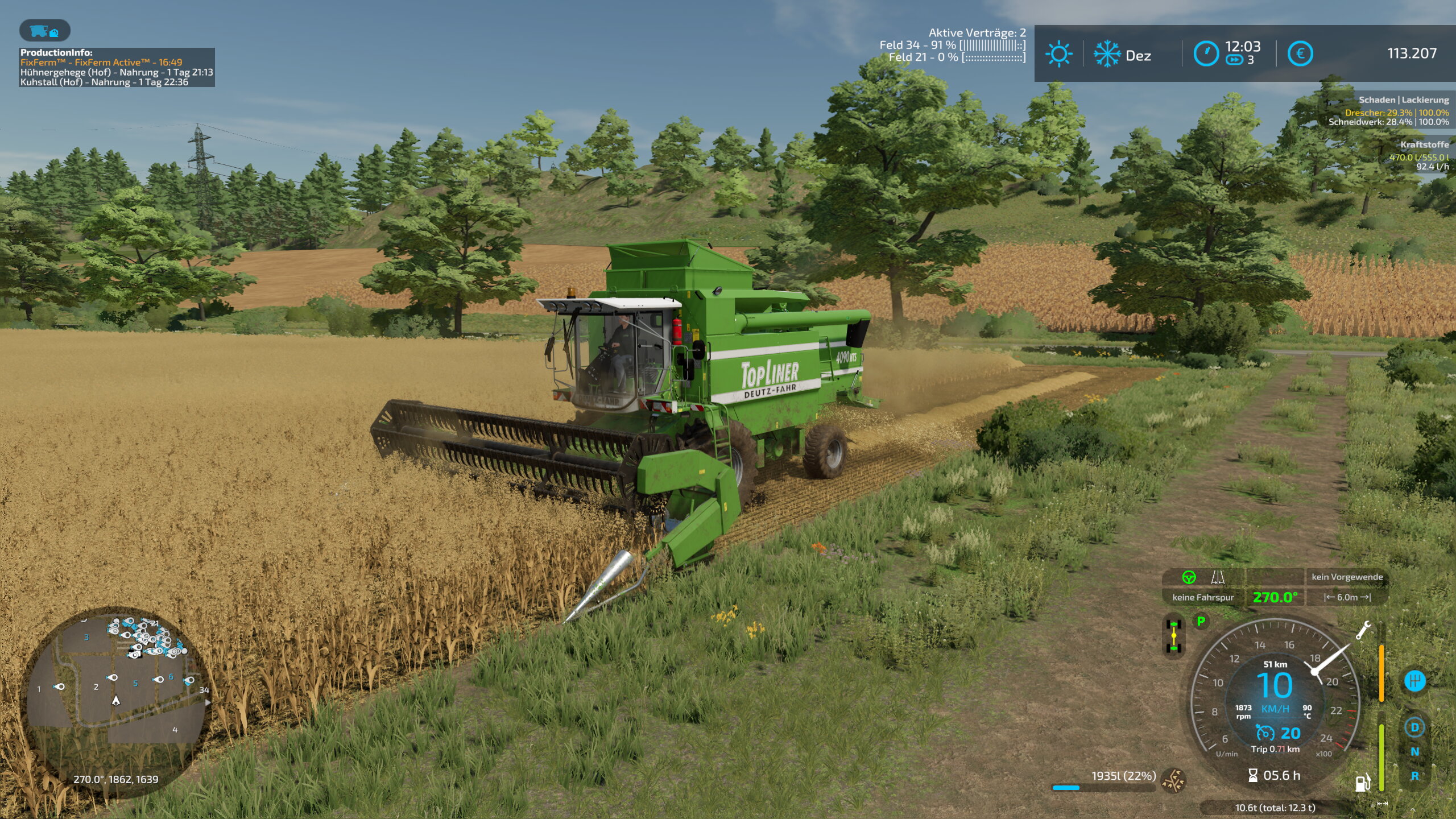Viewport: 1456px width, 819px height.
Task: Click the harvester vehicle icon badge
Action: [44, 31]
